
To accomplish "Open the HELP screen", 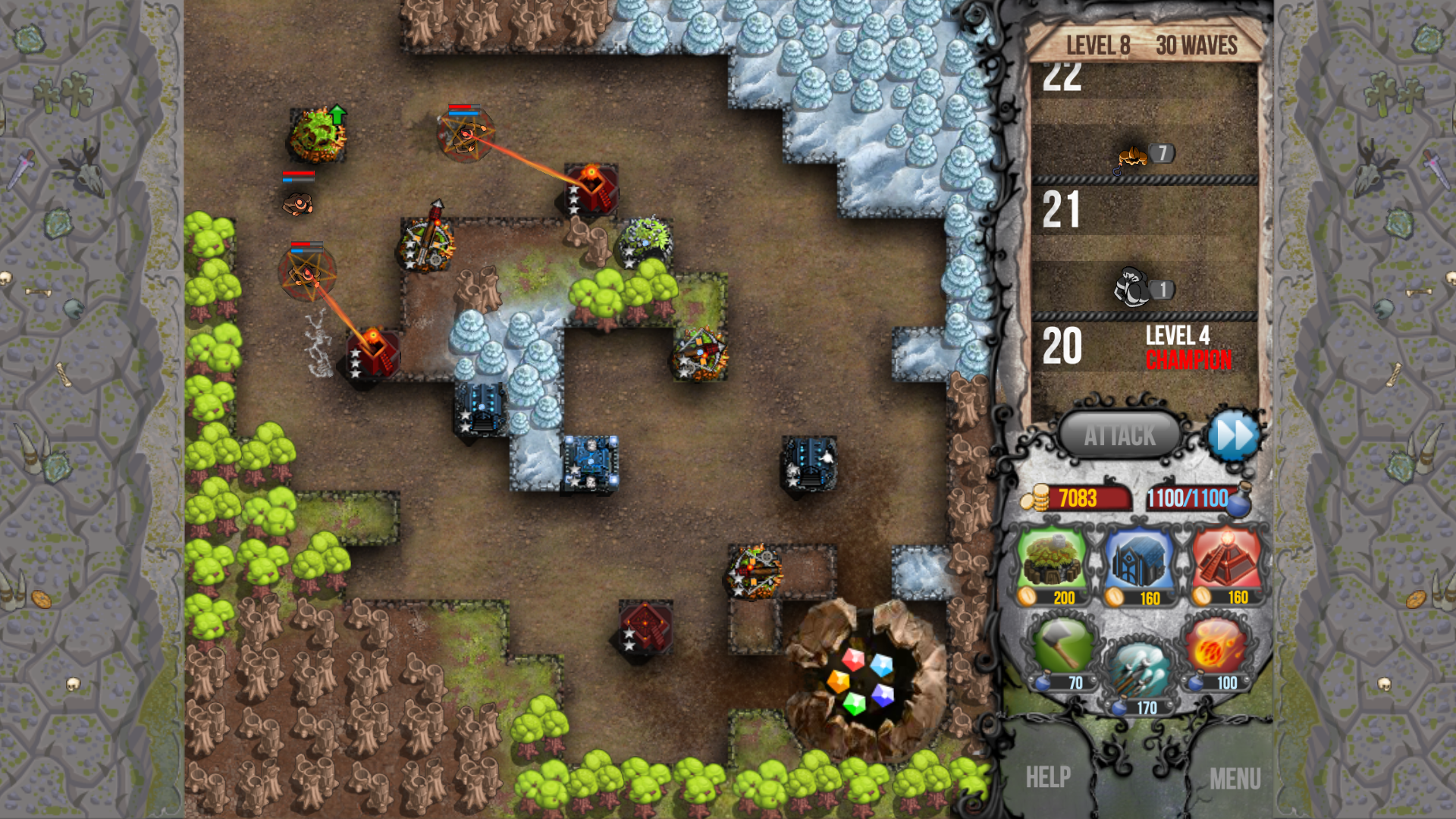I will (1050, 777).
